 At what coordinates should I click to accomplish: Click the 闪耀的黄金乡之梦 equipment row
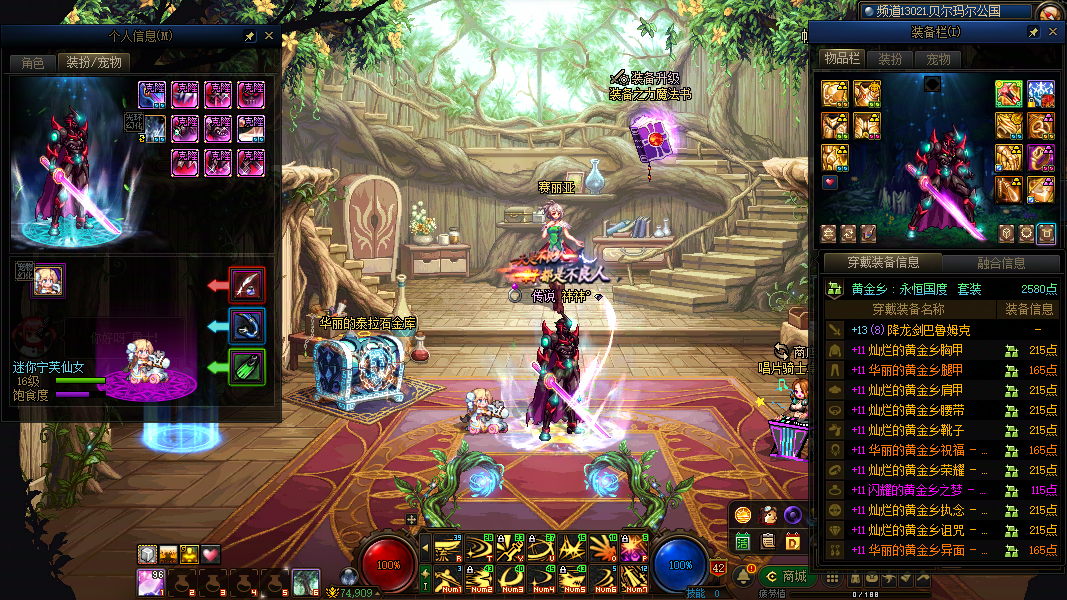click(x=927, y=490)
